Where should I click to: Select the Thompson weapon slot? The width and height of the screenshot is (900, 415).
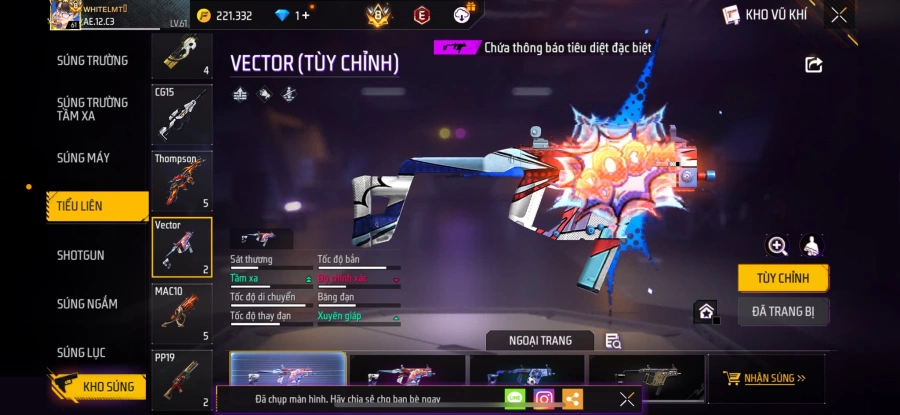pyautogui.click(x=182, y=180)
